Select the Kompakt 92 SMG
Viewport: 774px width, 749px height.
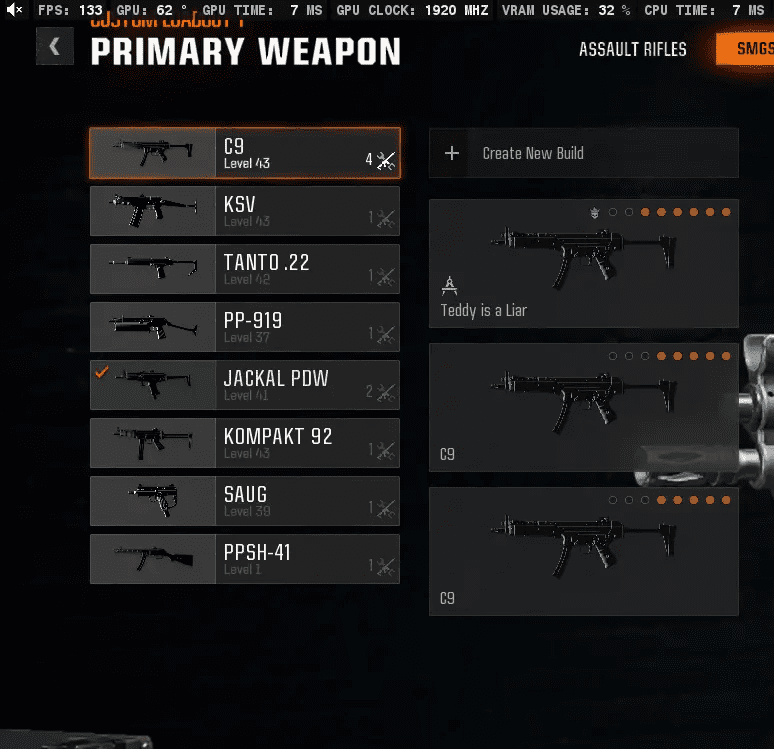pyautogui.click(x=245, y=443)
